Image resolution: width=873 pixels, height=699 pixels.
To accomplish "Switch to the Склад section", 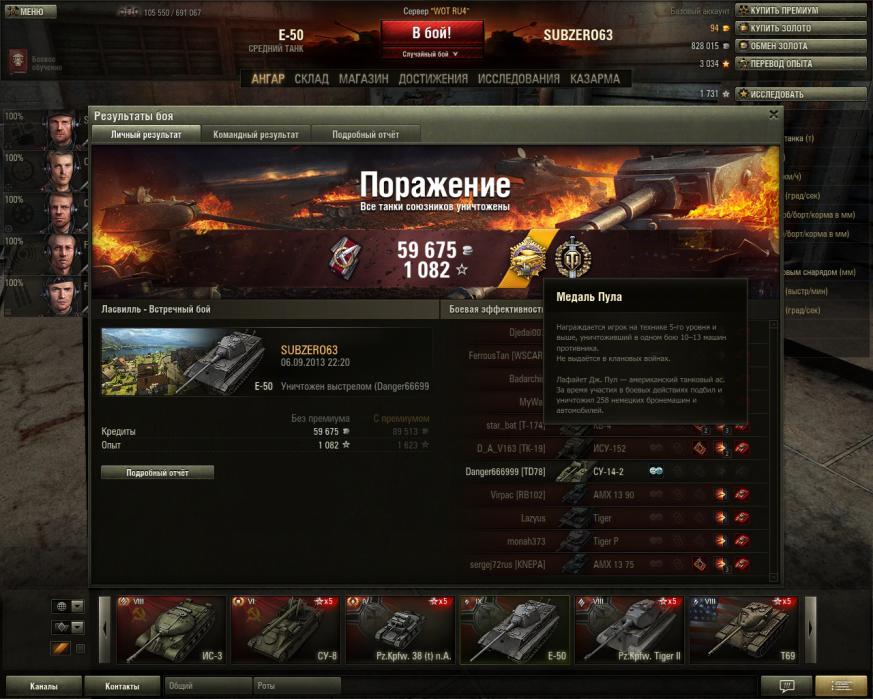I will 311,78.
